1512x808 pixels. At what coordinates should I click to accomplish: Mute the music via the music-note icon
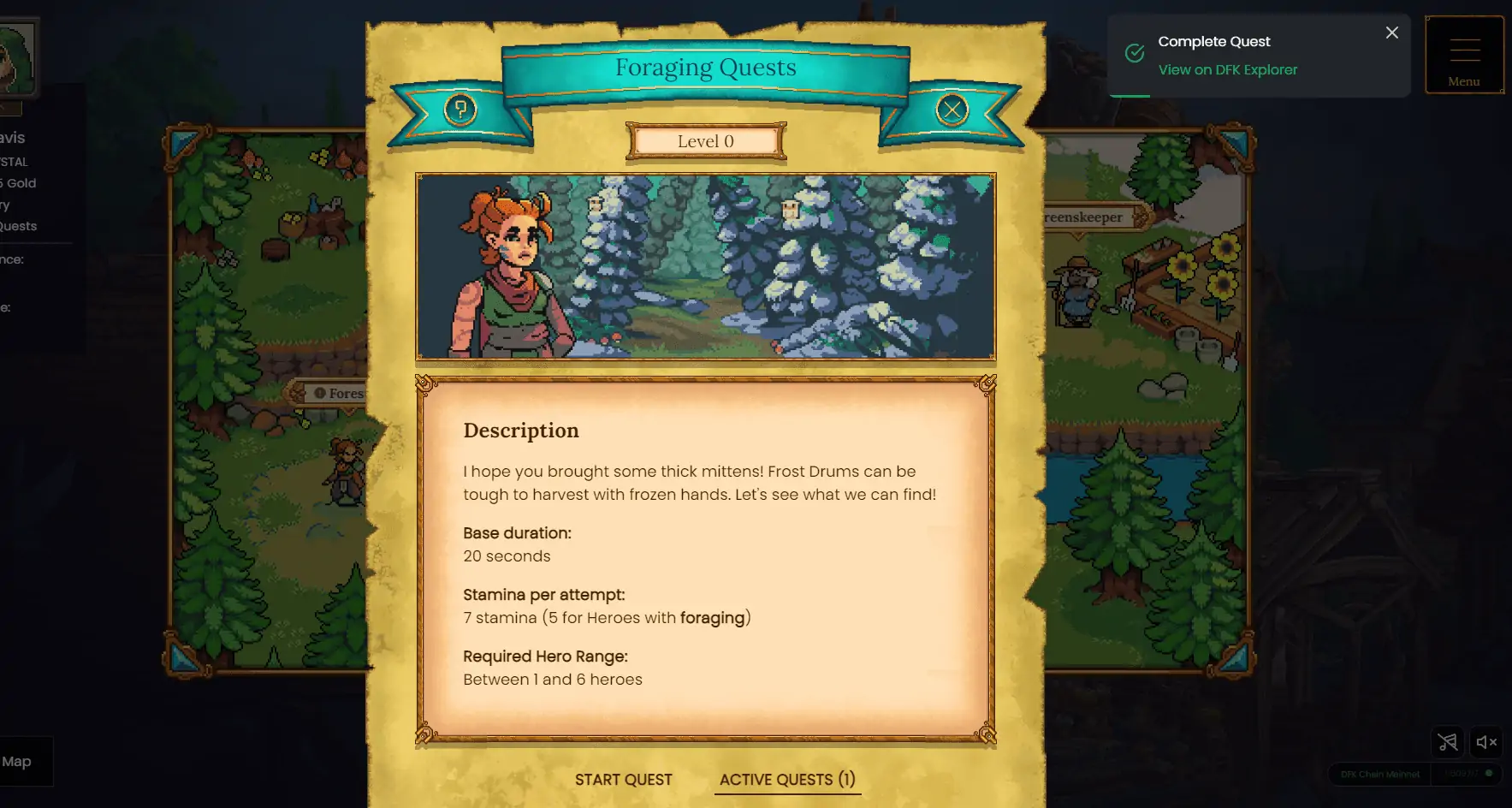pyautogui.click(x=1448, y=743)
